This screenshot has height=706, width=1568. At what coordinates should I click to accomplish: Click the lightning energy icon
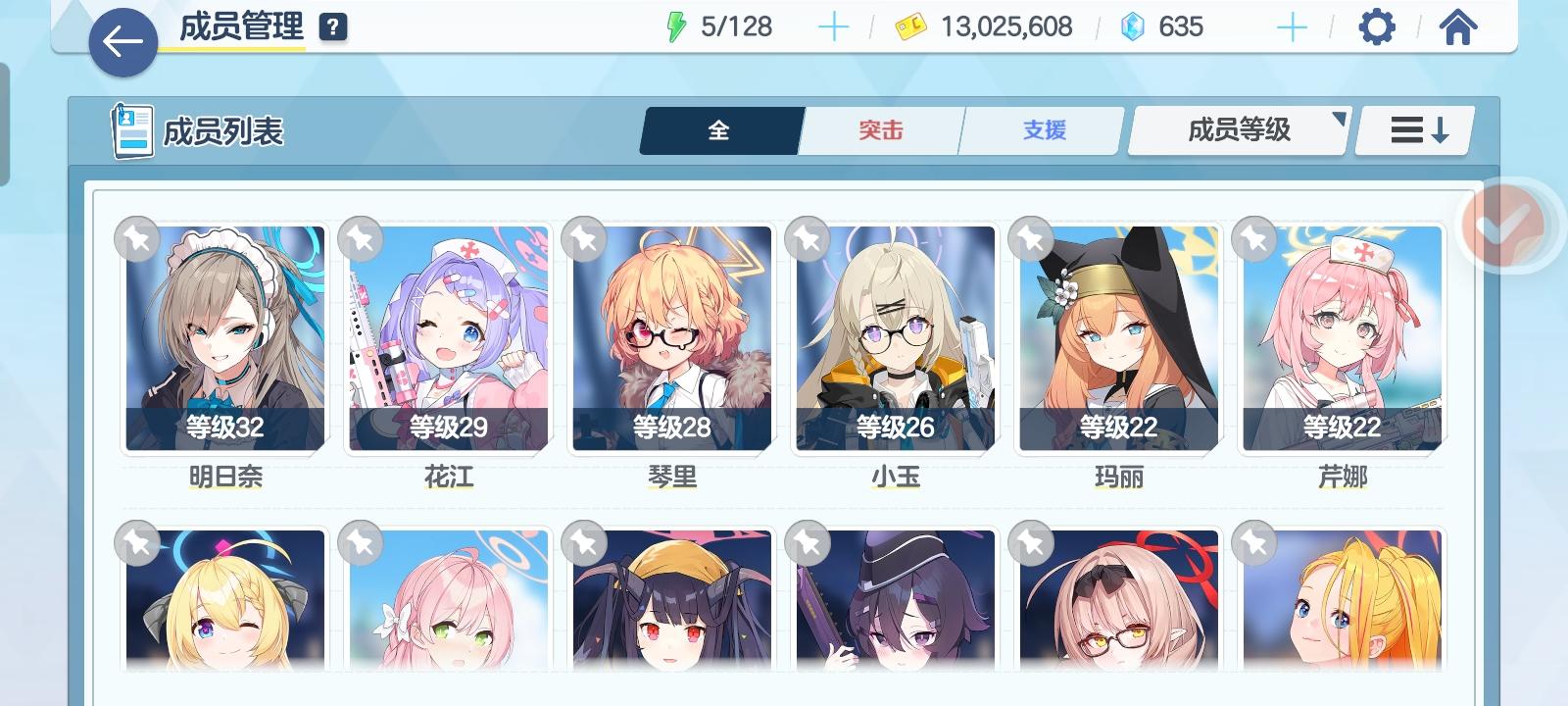[x=676, y=26]
